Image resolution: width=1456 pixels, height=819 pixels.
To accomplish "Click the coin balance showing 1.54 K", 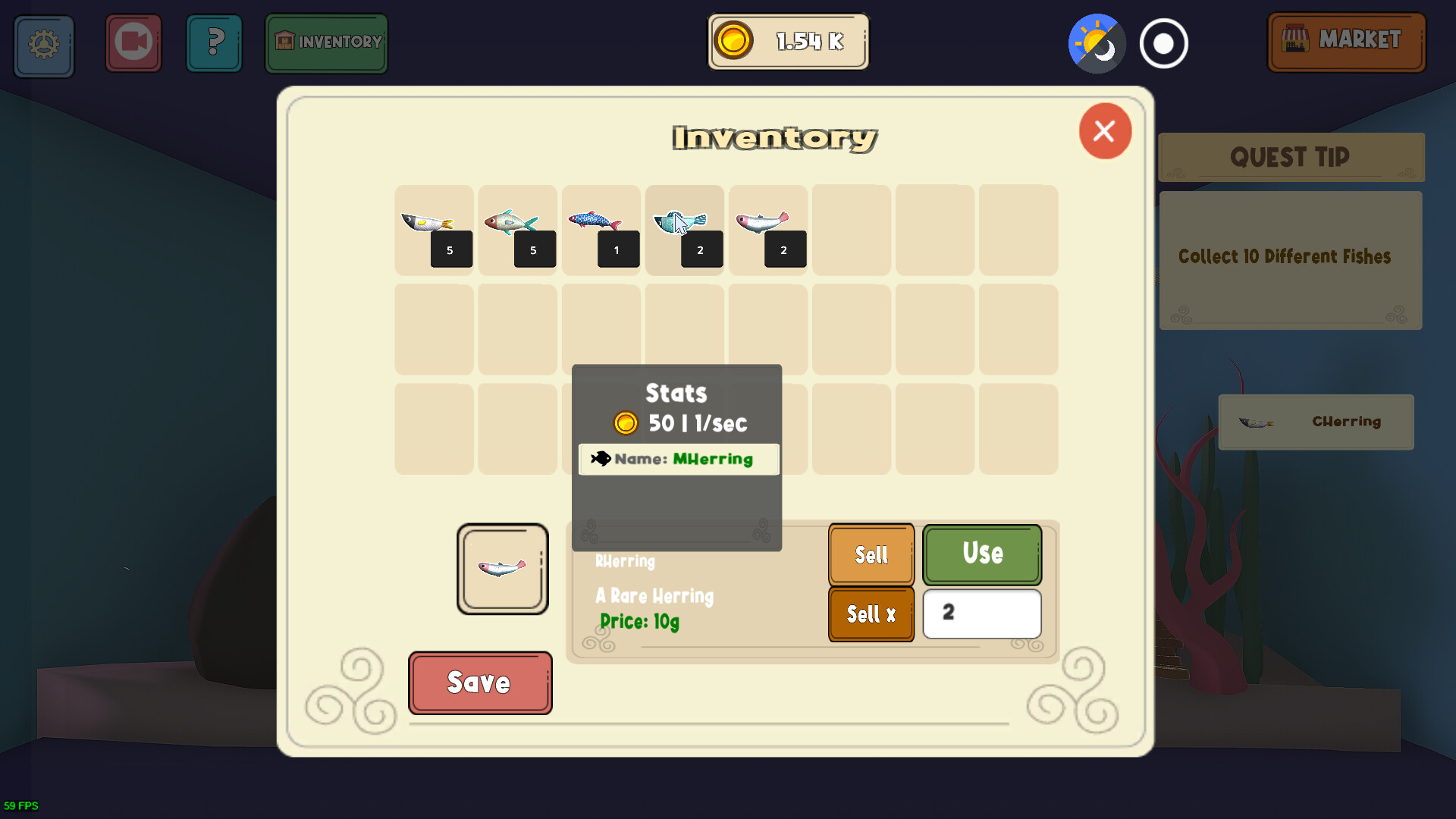I will pyautogui.click(x=788, y=42).
